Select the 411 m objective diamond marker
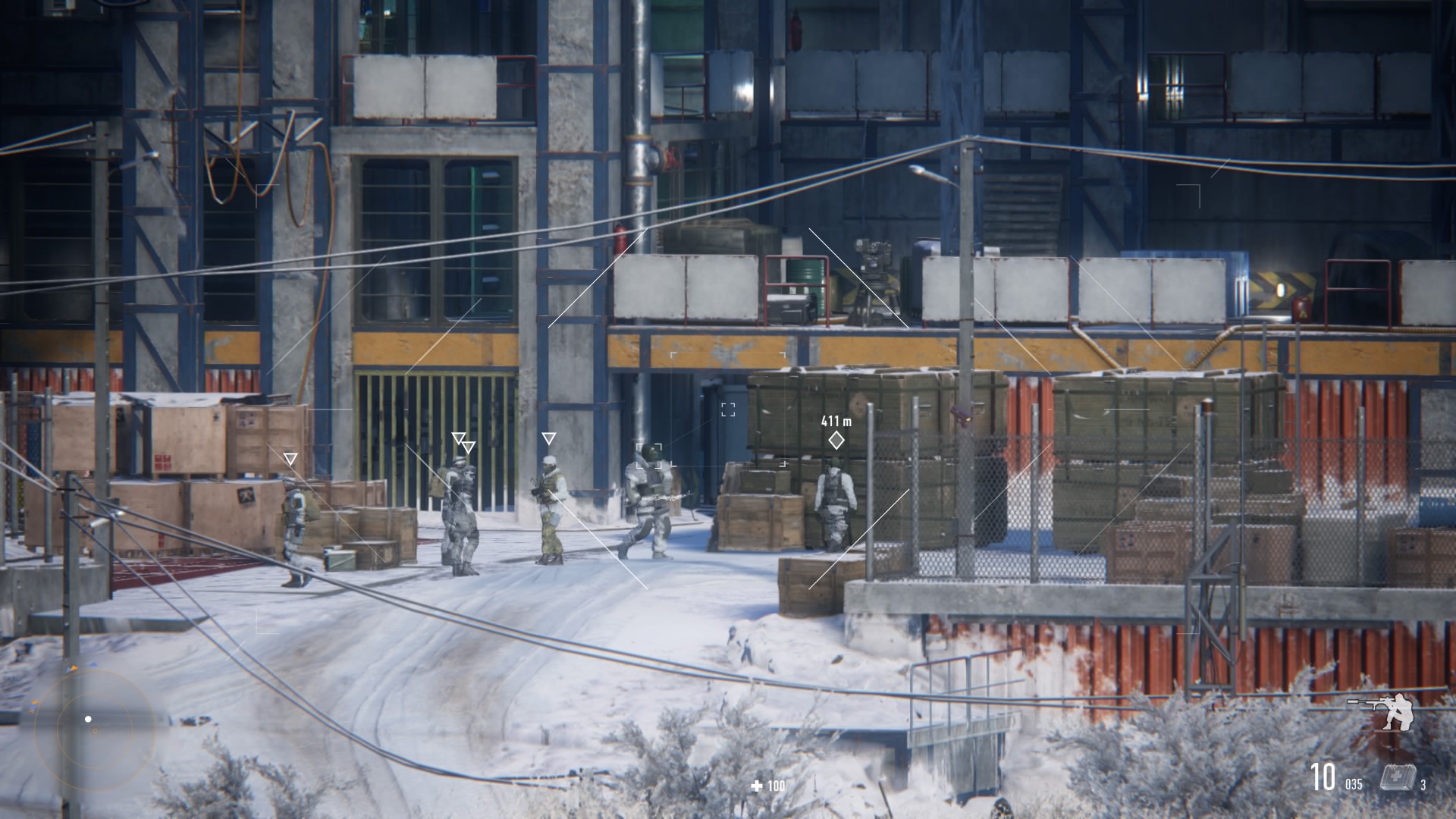1456x819 pixels. (836, 440)
